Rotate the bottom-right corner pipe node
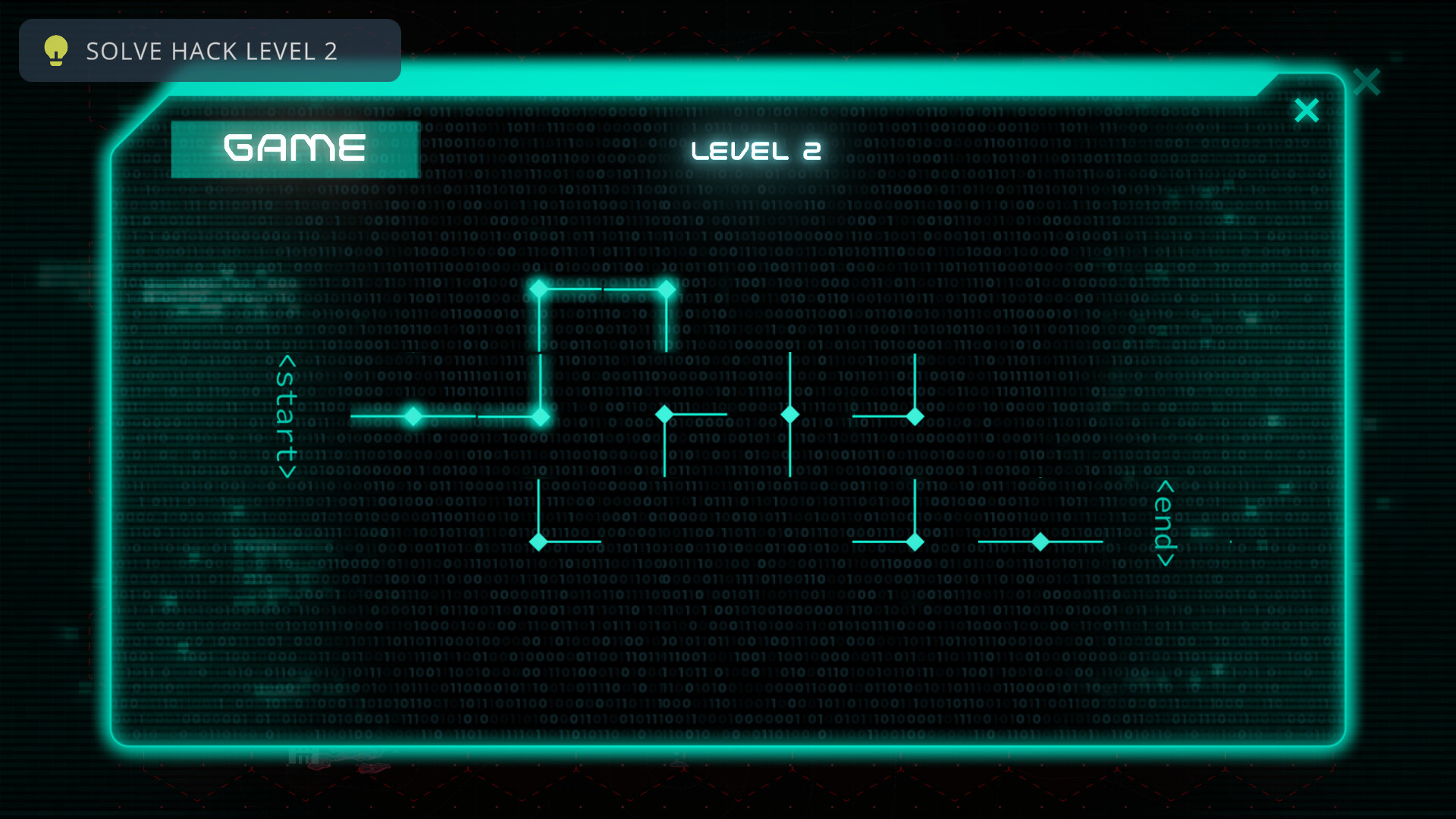Viewport: 1456px width, 819px height. [916, 542]
